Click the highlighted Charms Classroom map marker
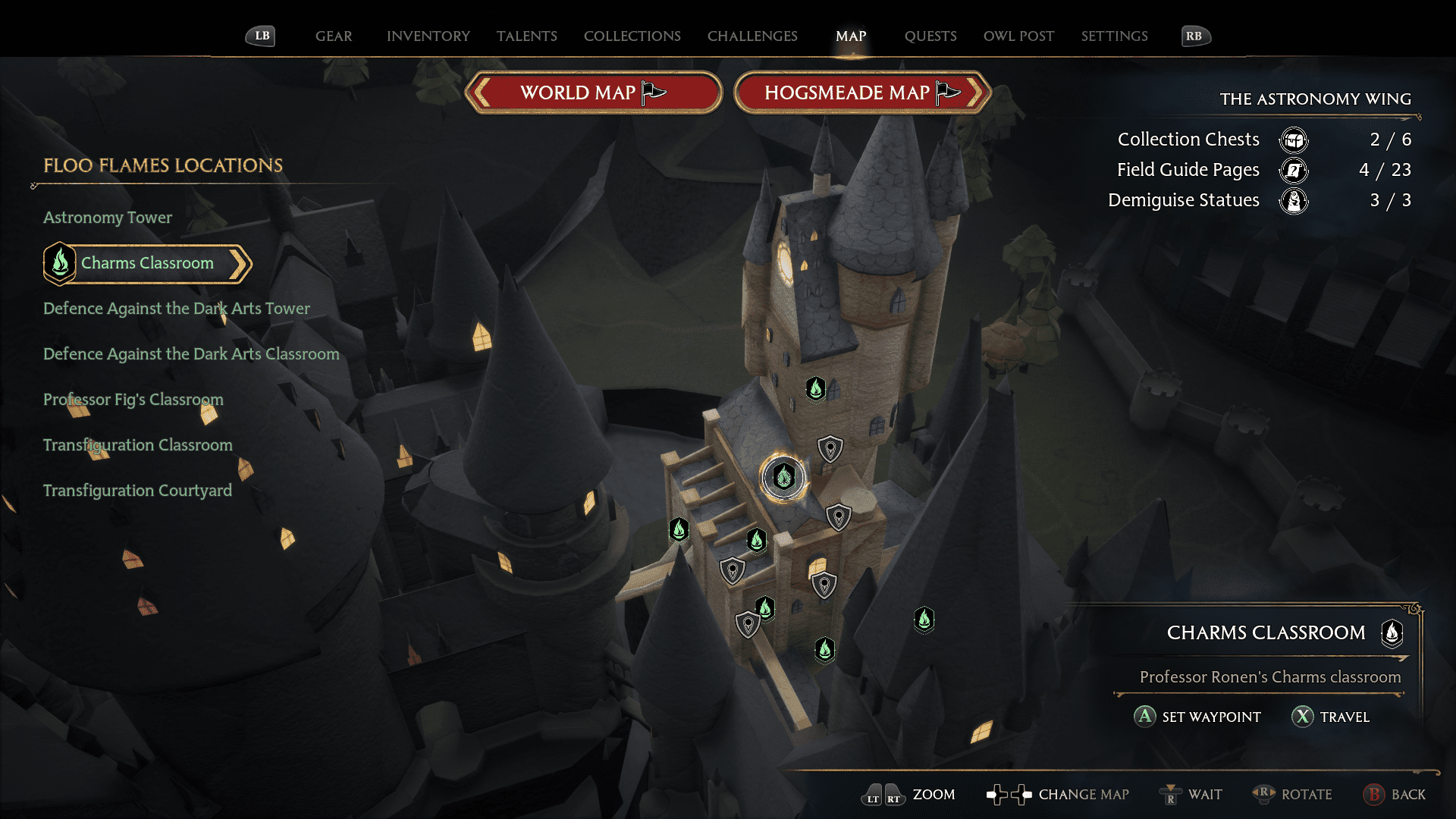 (783, 477)
